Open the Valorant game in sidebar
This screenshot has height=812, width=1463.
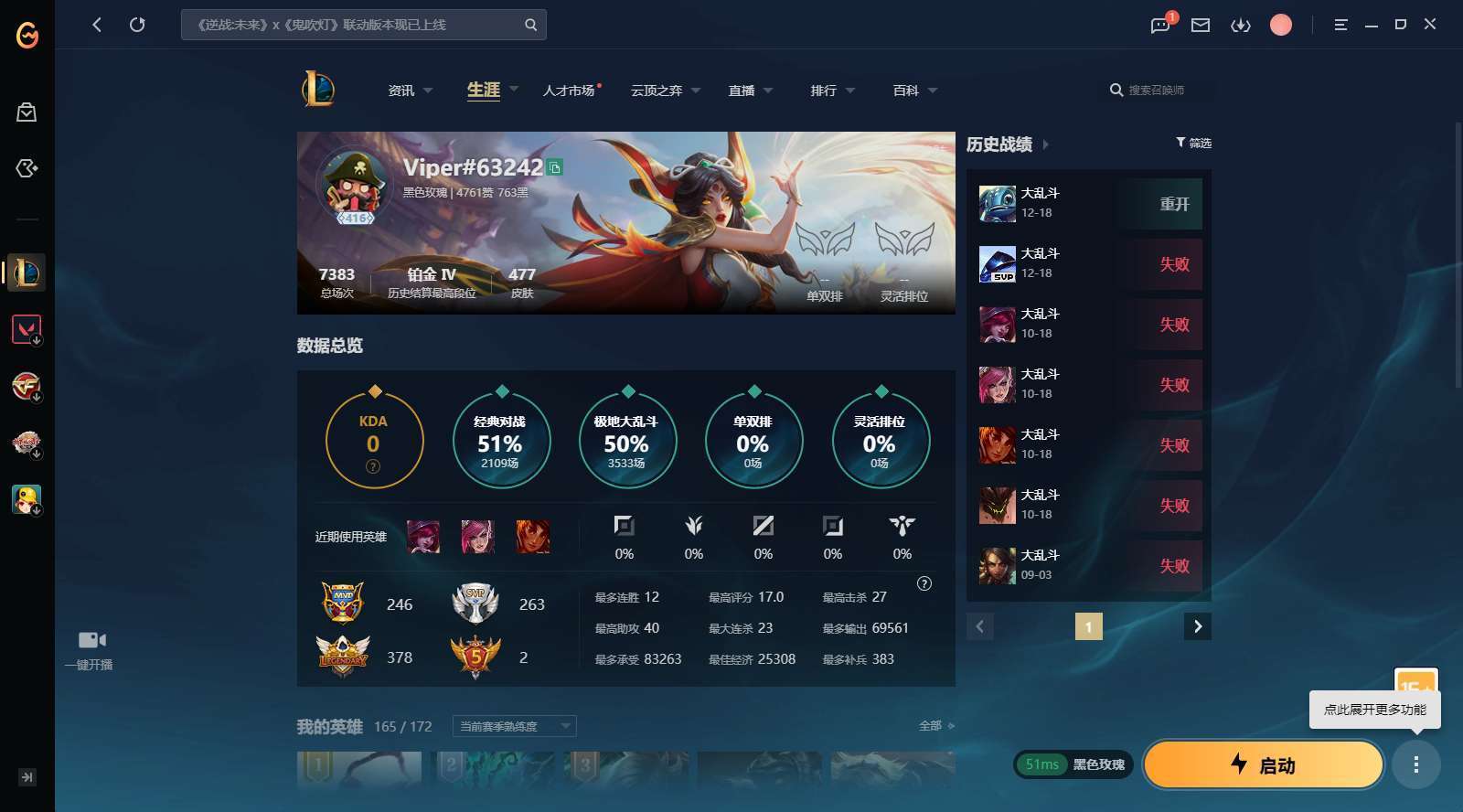tap(27, 329)
